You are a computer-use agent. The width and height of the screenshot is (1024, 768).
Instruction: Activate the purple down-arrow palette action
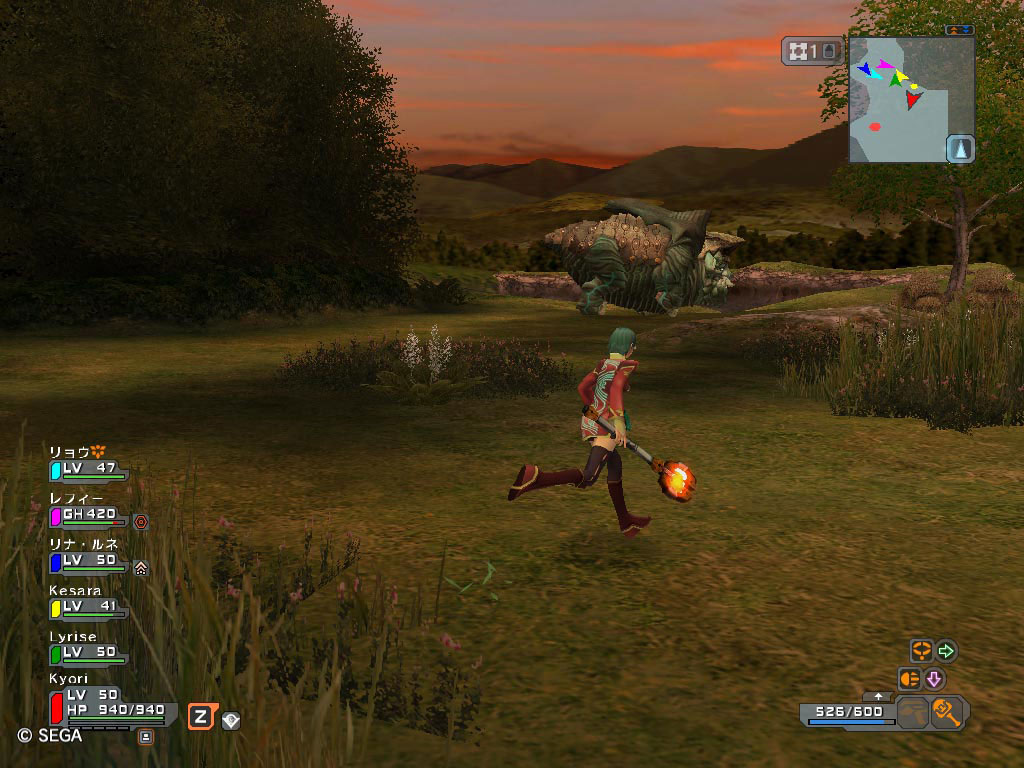point(934,679)
